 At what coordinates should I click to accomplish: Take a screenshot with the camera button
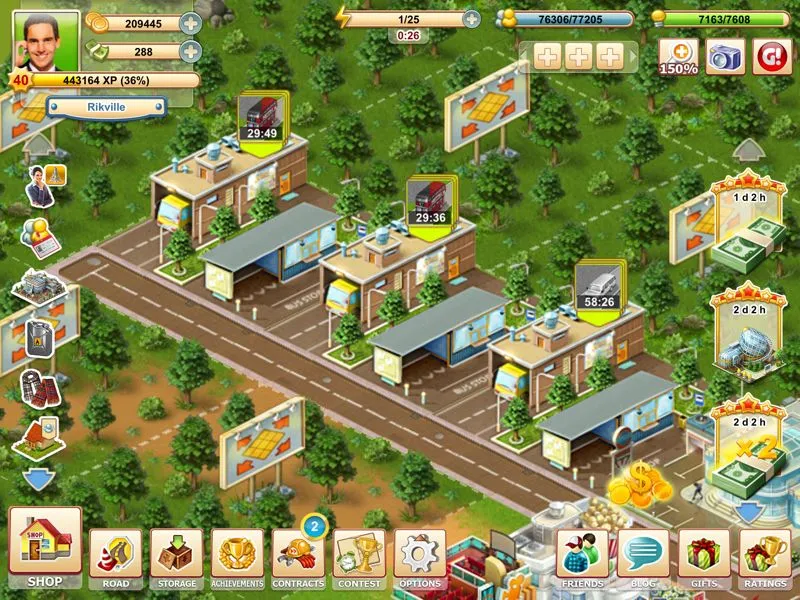(726, 57)
